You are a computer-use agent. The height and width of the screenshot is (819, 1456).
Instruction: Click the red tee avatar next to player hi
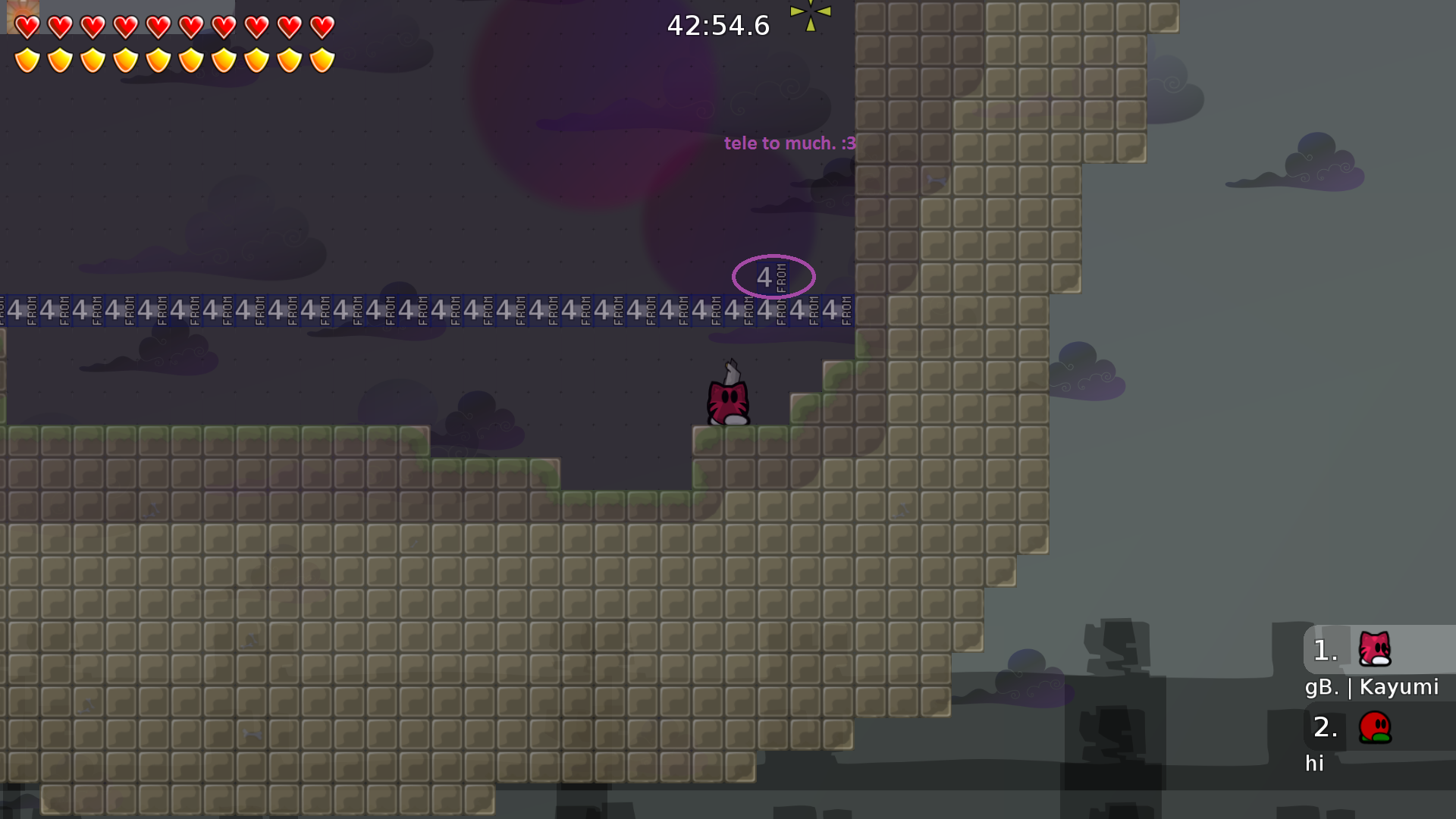1376,727
